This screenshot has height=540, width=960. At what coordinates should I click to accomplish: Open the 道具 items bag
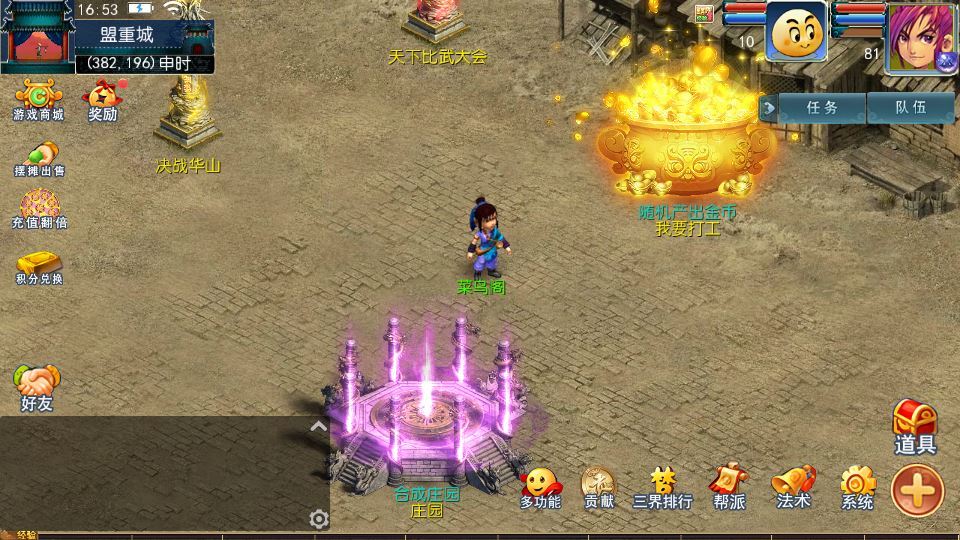tap(914, 427)
